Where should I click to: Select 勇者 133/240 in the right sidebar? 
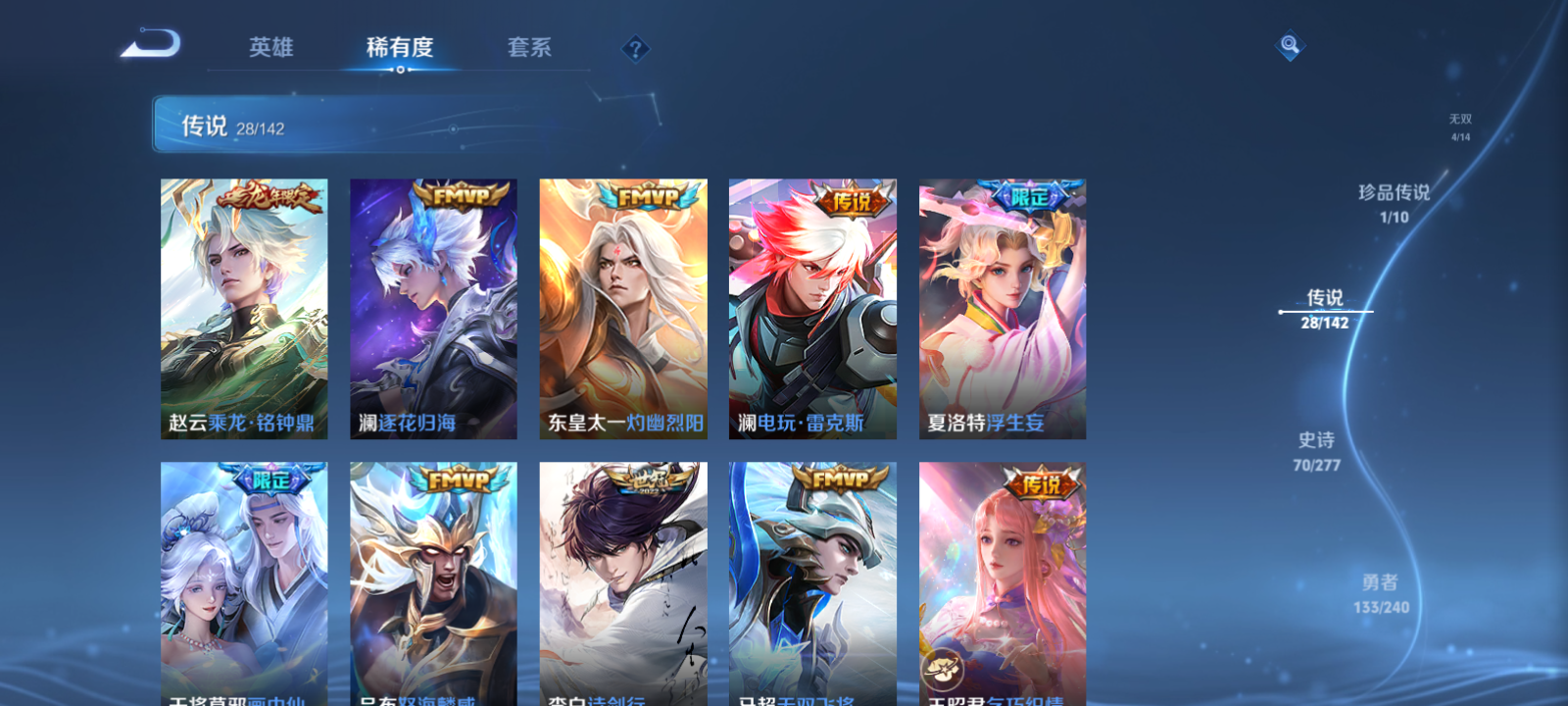pos(1380,591)
